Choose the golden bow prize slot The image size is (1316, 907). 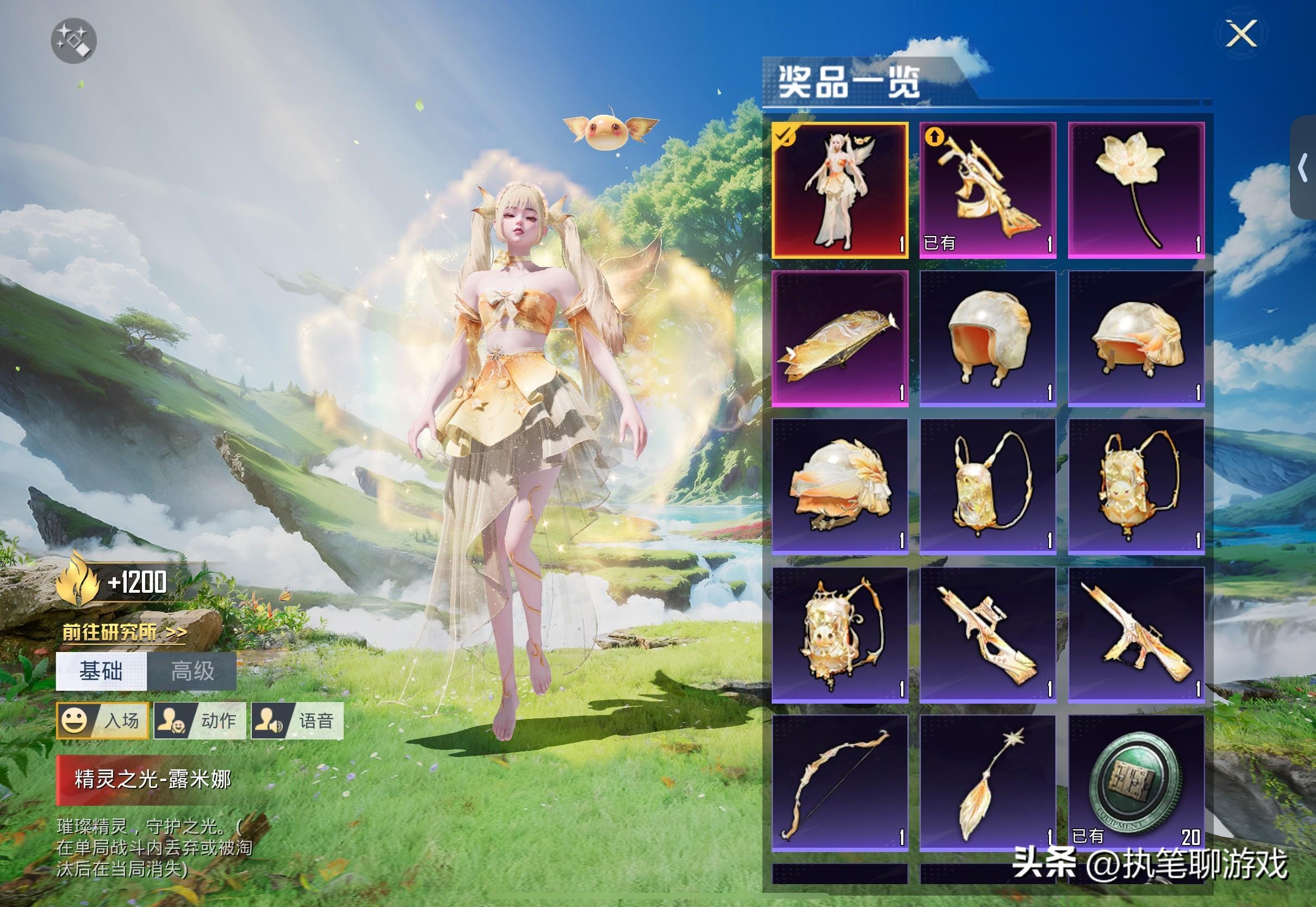[839, 783]
